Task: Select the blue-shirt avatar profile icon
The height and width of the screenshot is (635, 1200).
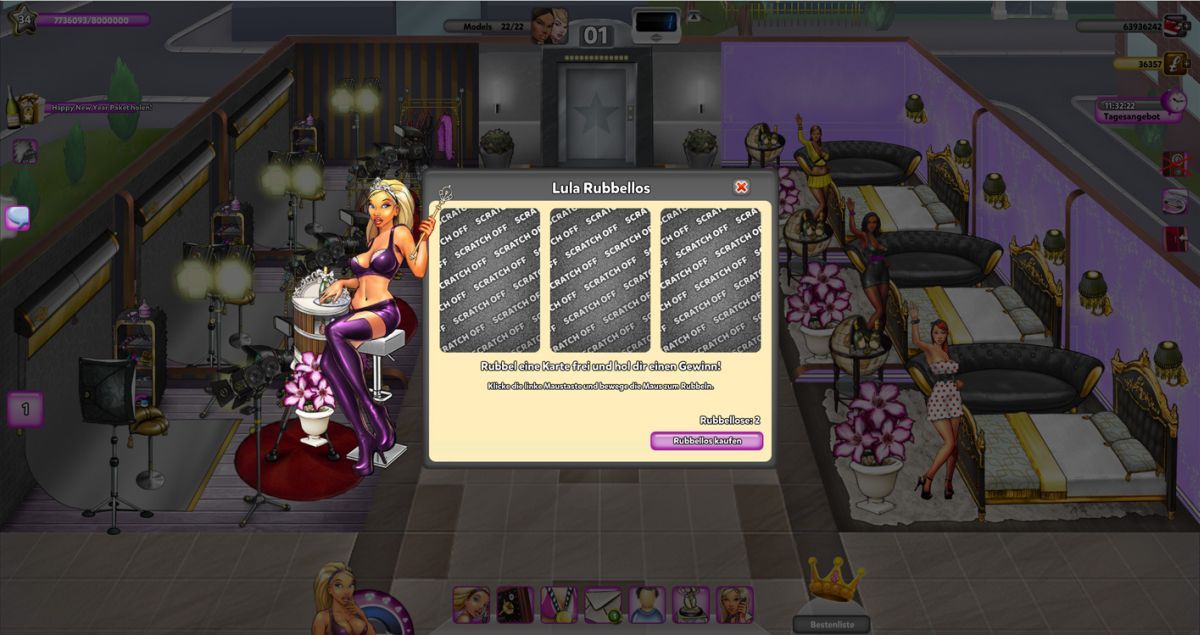Action: 647,604
